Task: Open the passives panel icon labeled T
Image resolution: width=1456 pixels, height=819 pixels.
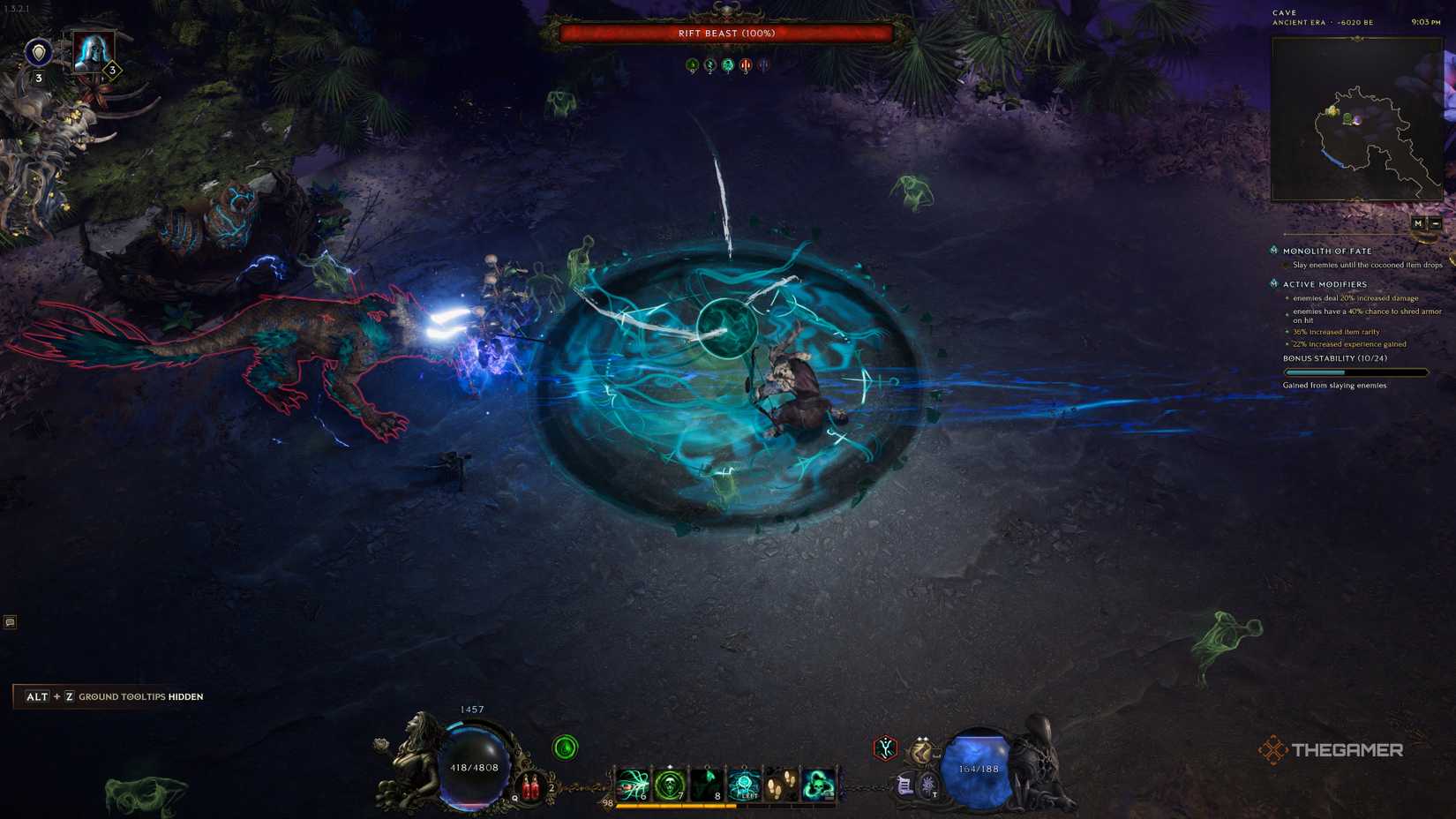Action: (x=928, y=786)
